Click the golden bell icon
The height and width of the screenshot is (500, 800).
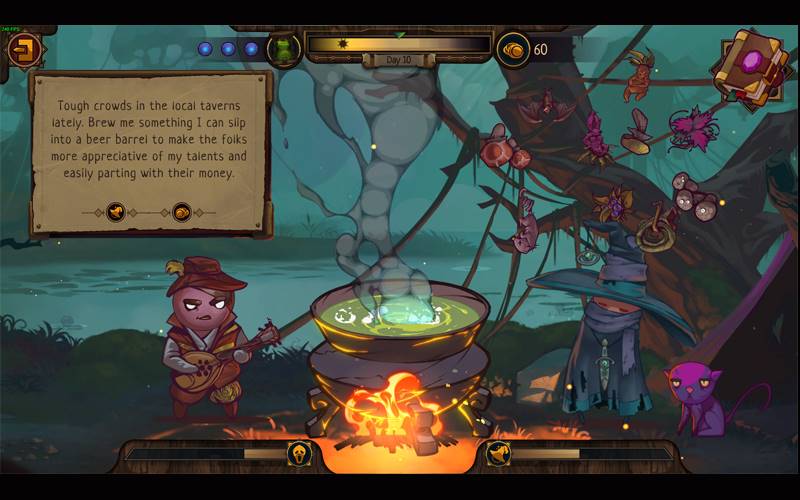pyautogui.click(x=497, y=454)
